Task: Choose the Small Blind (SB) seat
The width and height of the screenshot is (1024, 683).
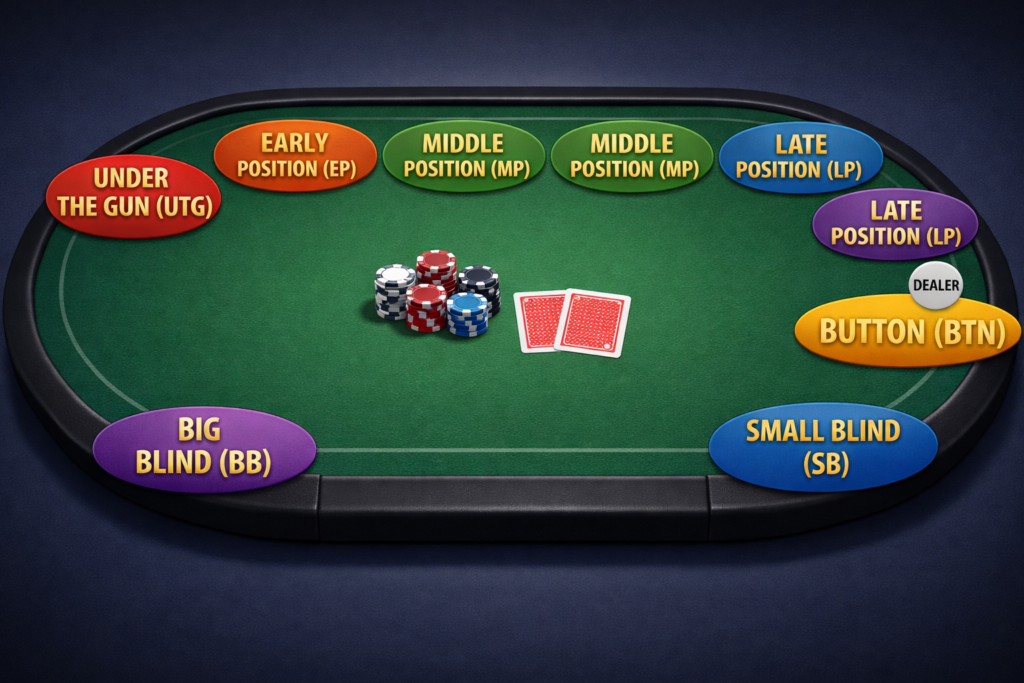Action: tap(823, 447)
